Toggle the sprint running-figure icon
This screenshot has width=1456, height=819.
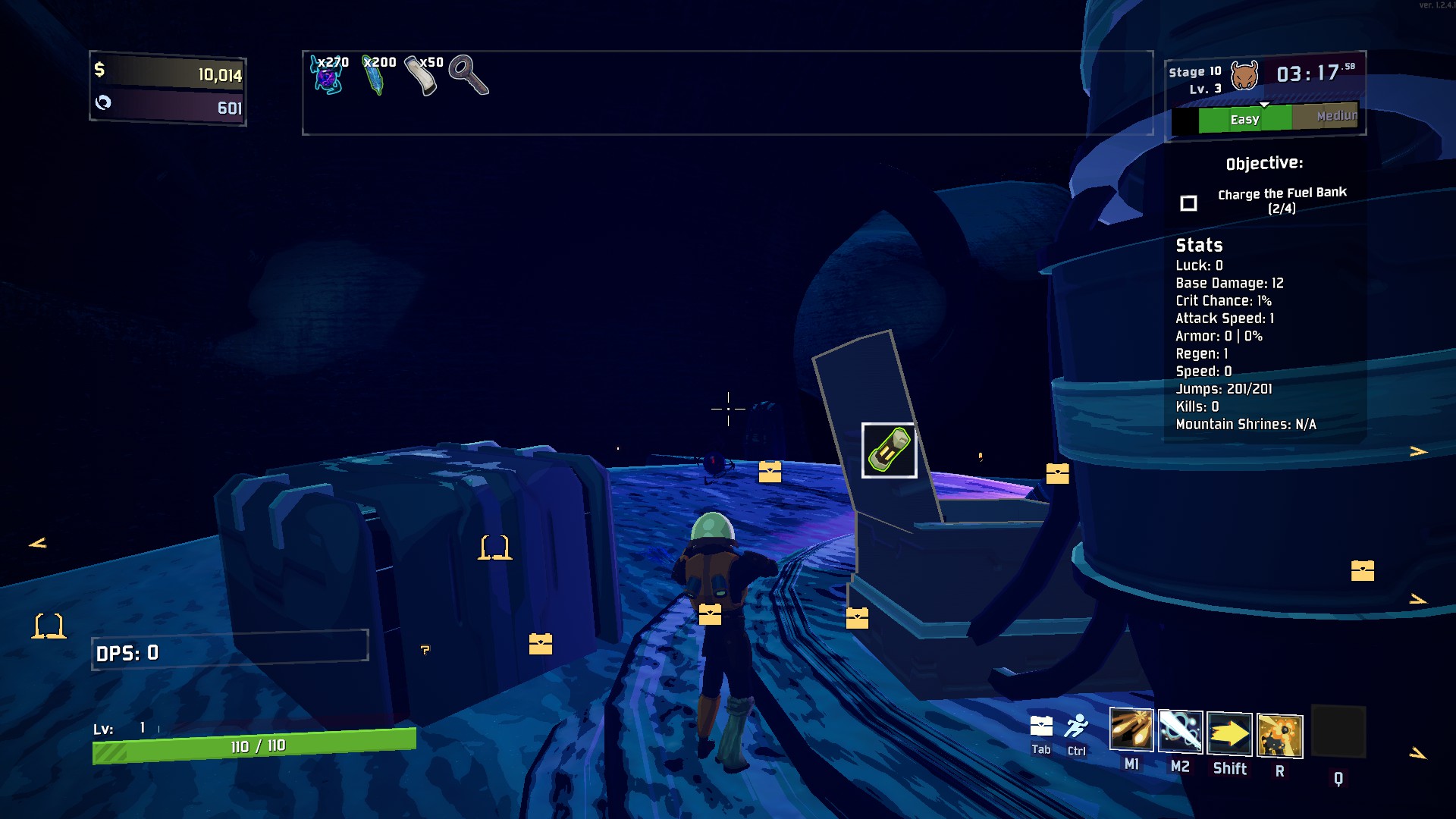pos(1076,726)
